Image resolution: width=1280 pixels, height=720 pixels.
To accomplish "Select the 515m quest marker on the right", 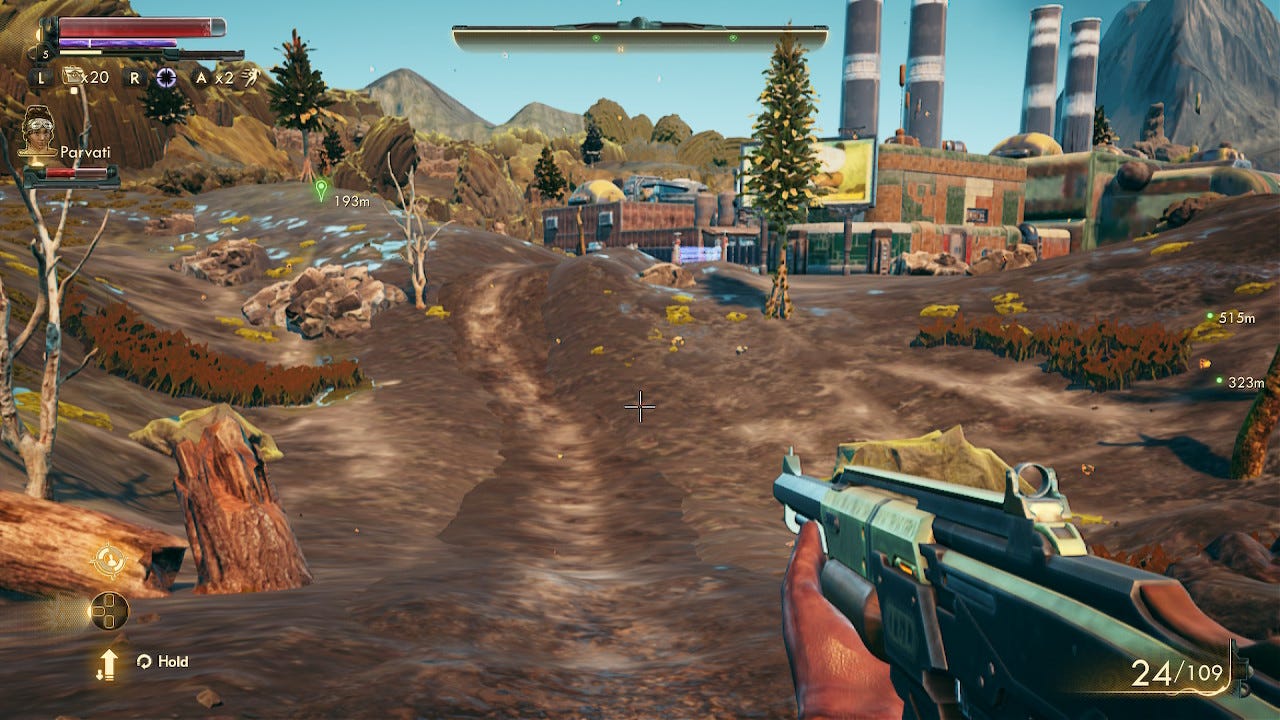I will tap(1209, 318).
